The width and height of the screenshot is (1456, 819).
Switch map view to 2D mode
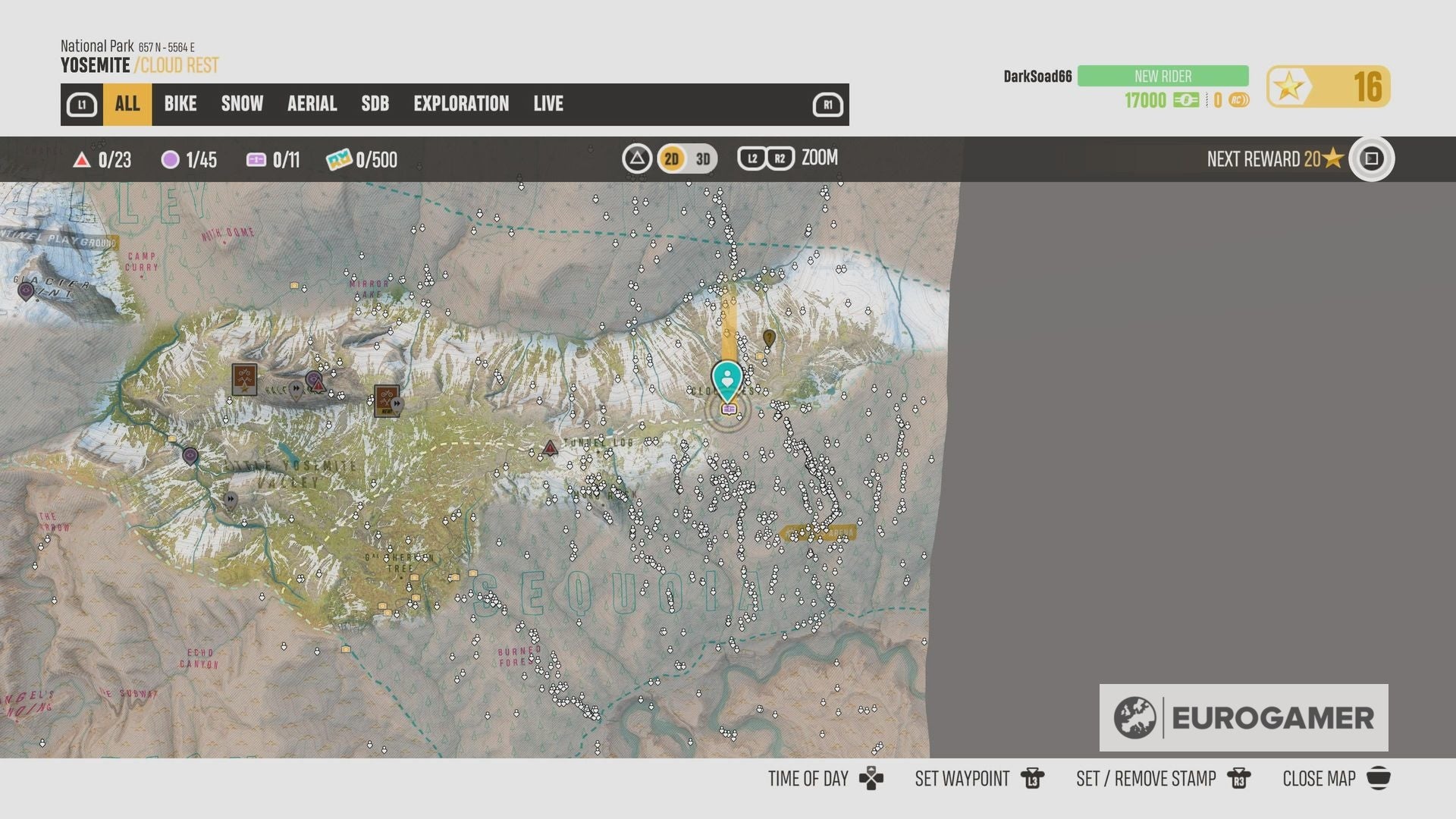pos(670,158)
